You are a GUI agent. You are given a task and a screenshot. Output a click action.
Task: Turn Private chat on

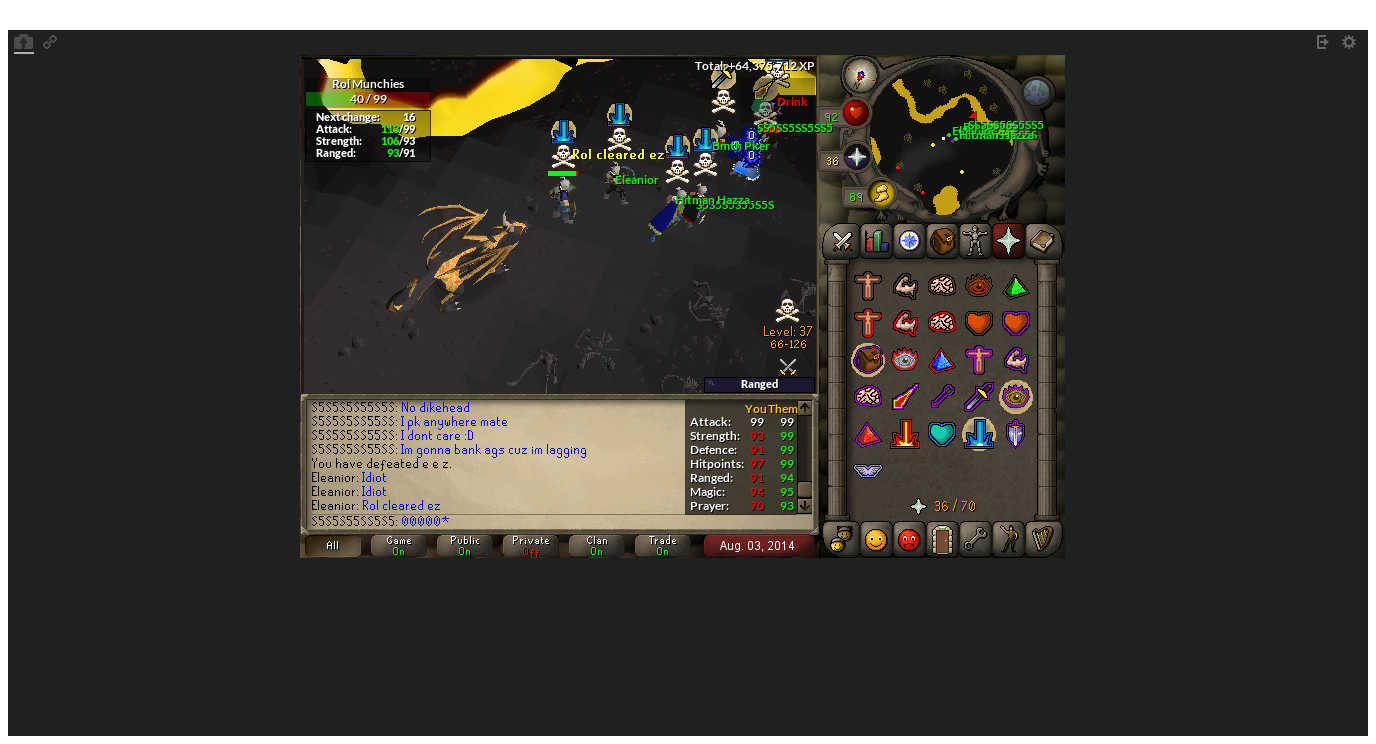pyautogui.click(x=529, y=546)
